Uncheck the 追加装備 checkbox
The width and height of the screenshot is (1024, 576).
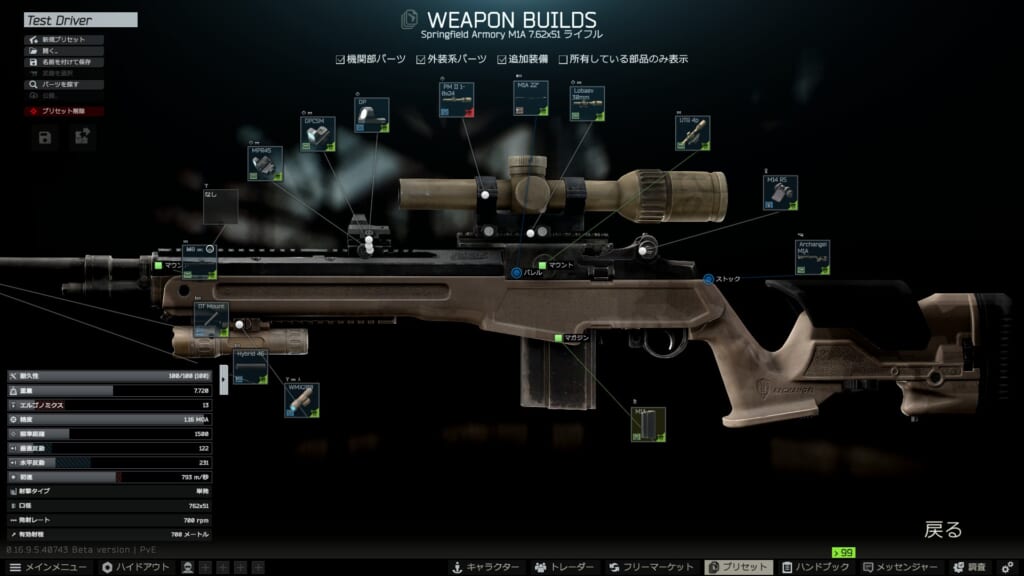(x=503, y=59)
